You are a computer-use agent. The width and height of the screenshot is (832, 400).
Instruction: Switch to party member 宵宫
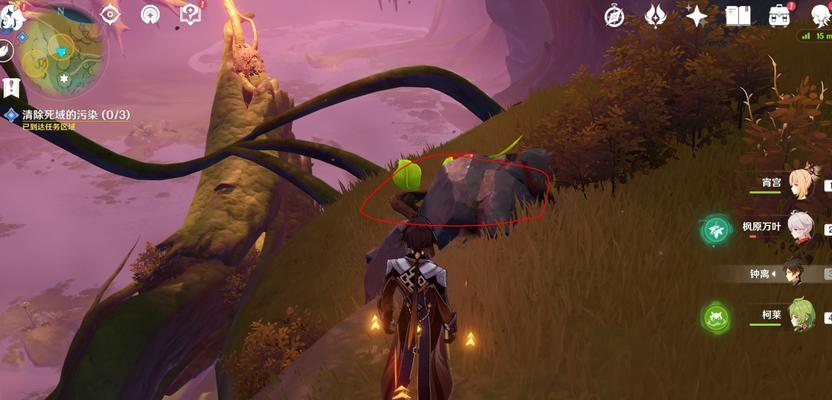799,183
